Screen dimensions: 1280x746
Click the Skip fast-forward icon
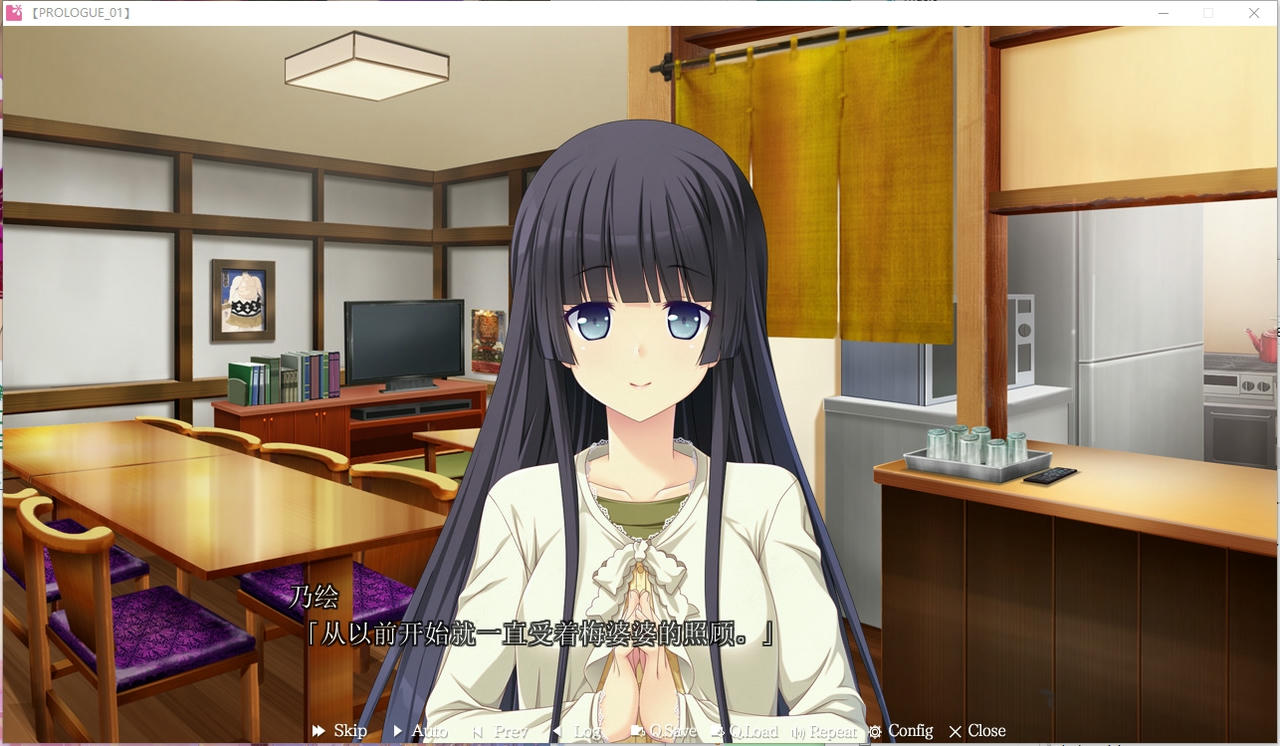click(x=318, y=731)
